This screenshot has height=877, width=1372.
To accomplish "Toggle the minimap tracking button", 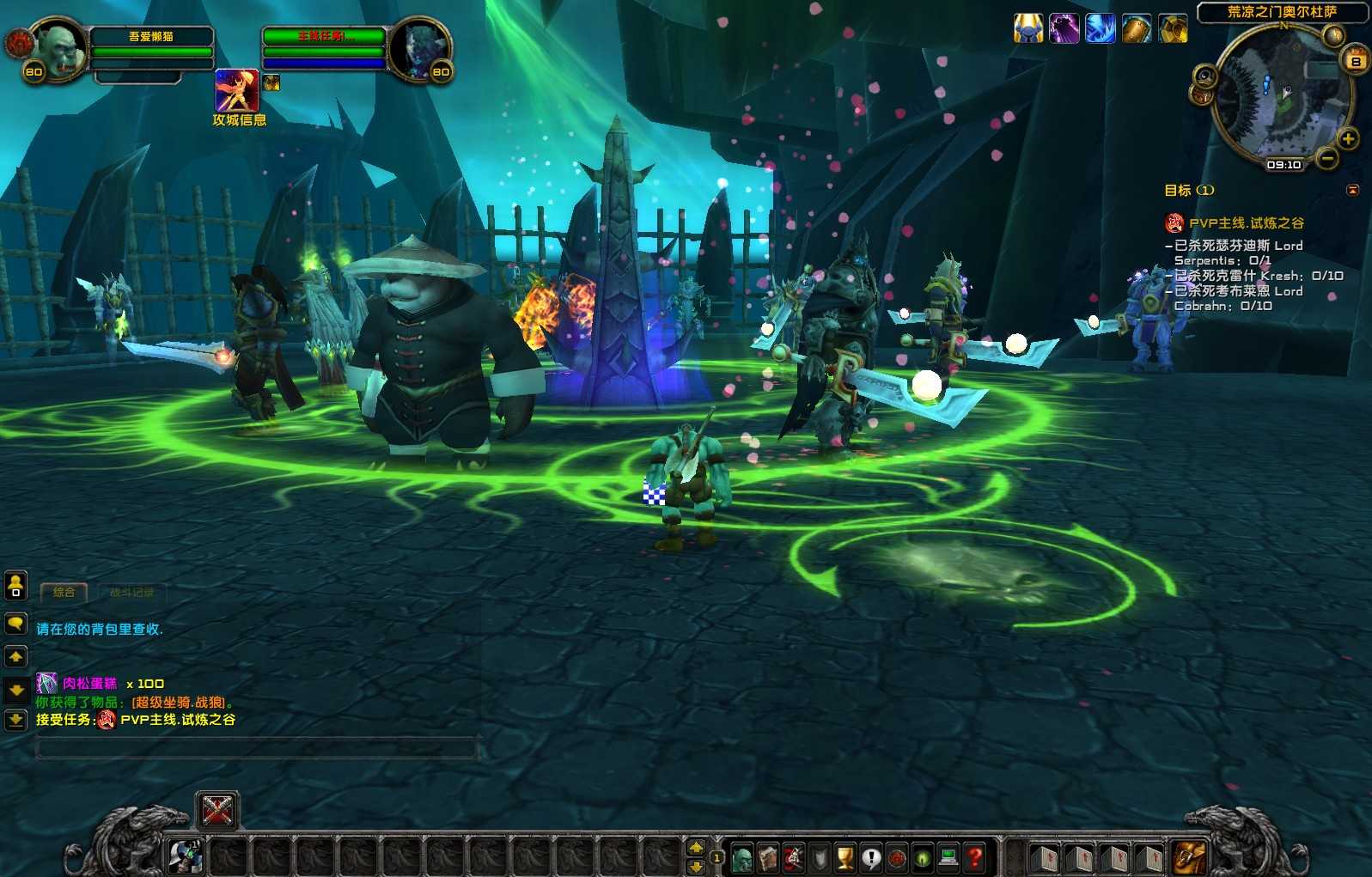I will (1204, 77).
